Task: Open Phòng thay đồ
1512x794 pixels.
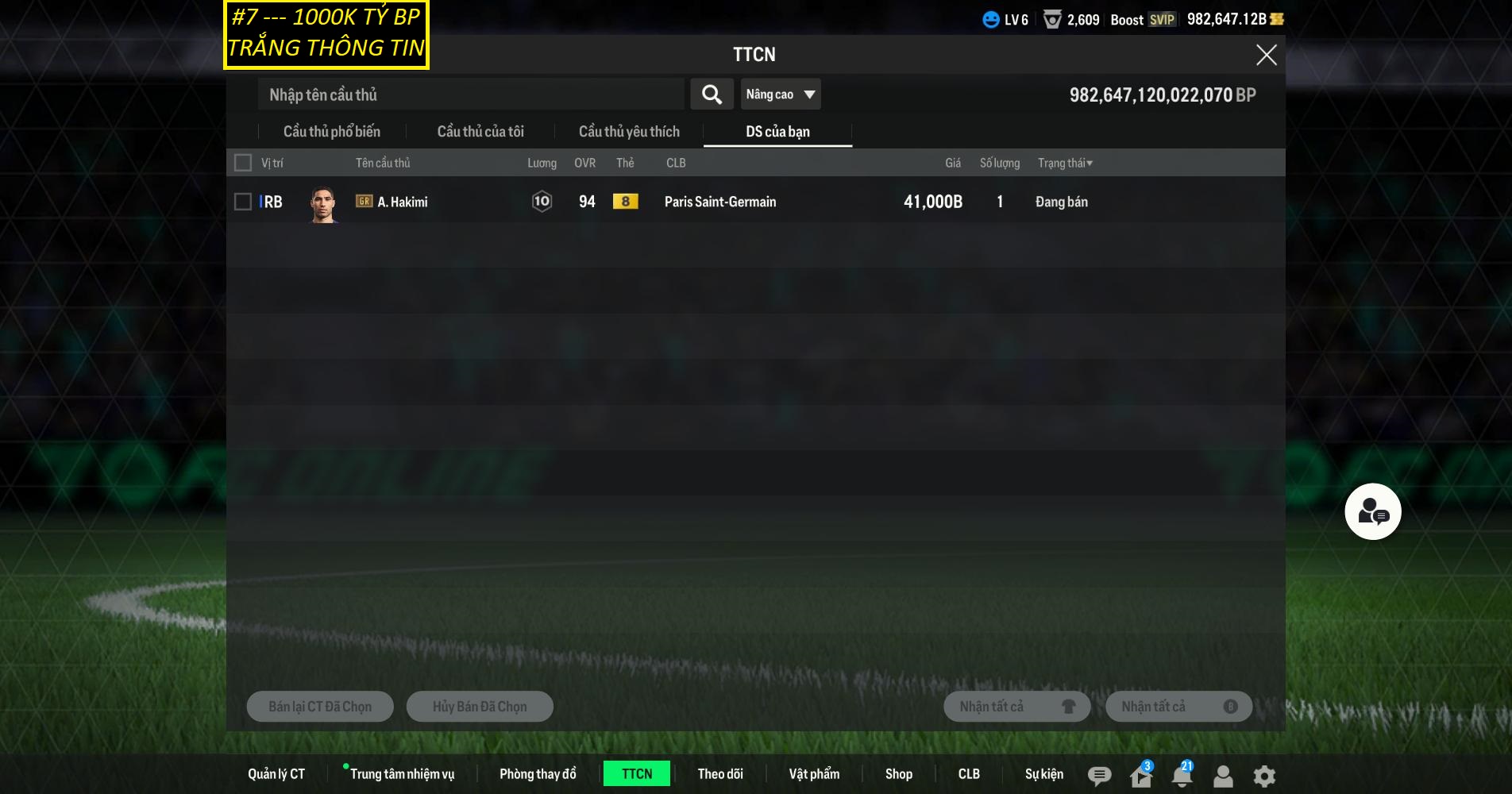Action: click(538, 774)
